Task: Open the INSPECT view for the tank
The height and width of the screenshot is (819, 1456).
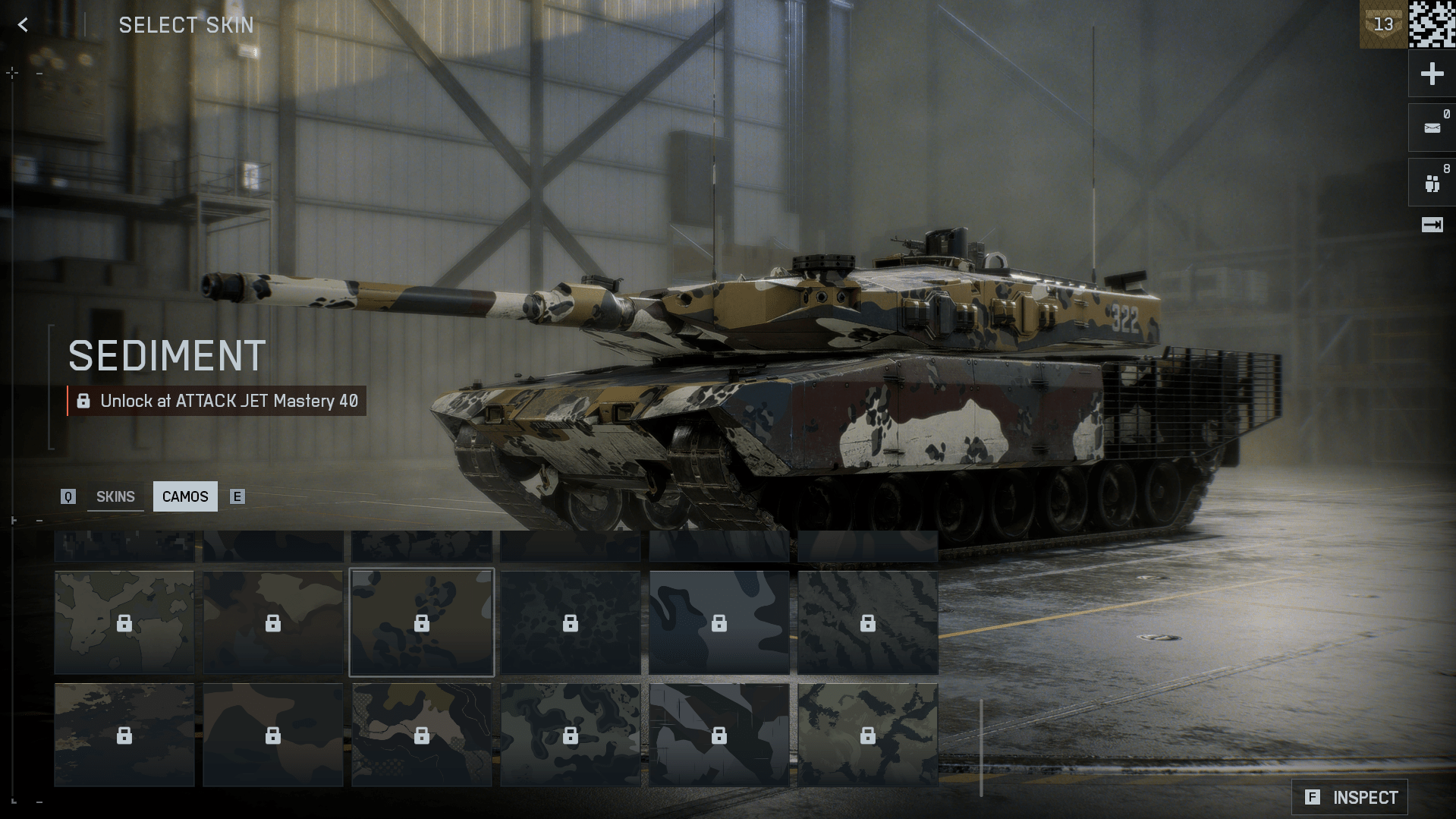Action: [x=1350, y=797]
